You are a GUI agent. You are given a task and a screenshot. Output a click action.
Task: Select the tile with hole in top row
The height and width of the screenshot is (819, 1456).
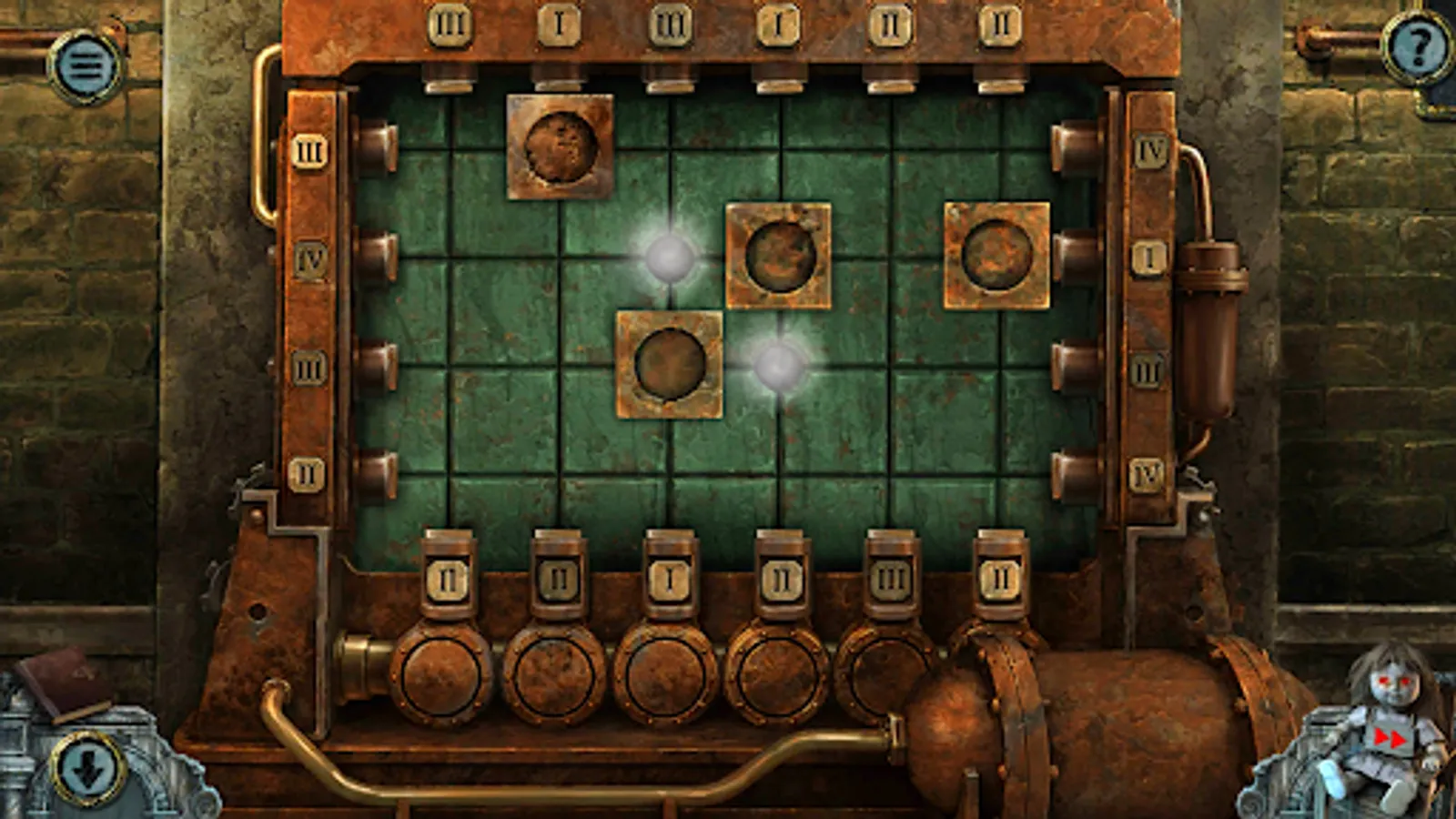(x=561, y=146)
